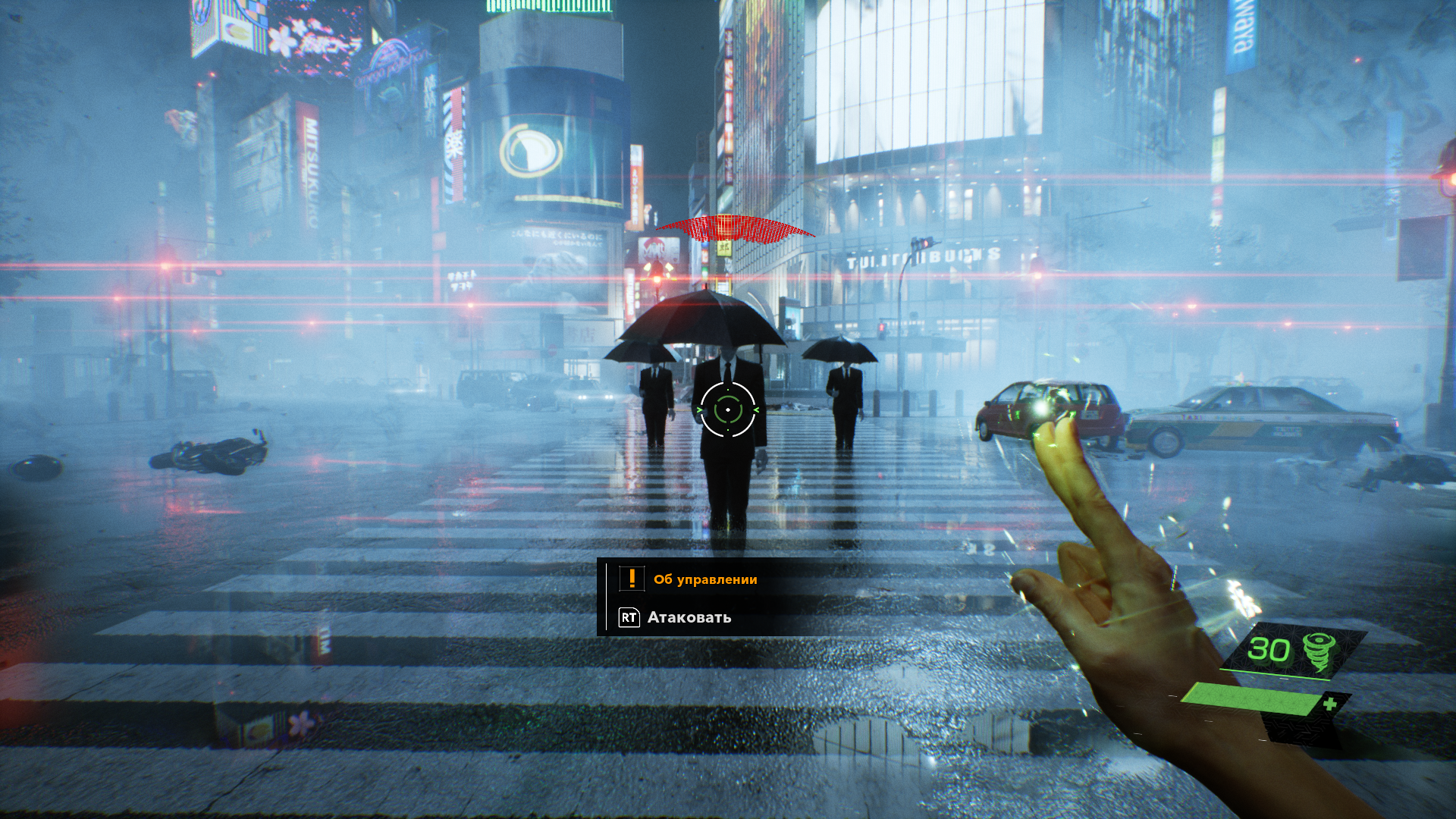Open the "Об управлении" tutorial notice
Viewport: 1456px width, 819px height.
[705, 579]
